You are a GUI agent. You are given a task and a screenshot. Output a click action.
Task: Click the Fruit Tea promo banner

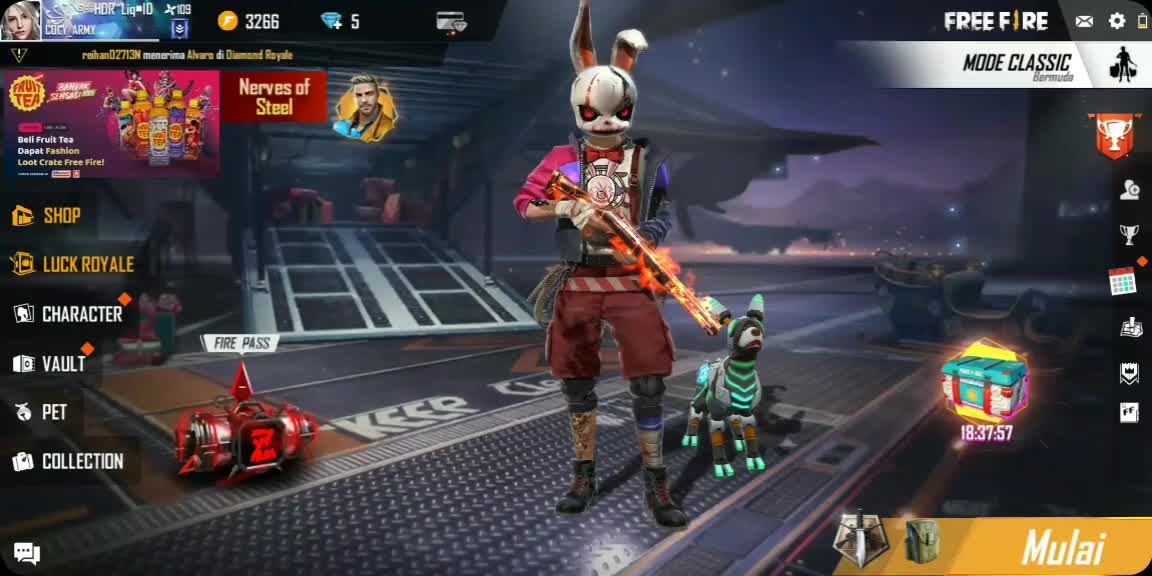coord(111,124)
